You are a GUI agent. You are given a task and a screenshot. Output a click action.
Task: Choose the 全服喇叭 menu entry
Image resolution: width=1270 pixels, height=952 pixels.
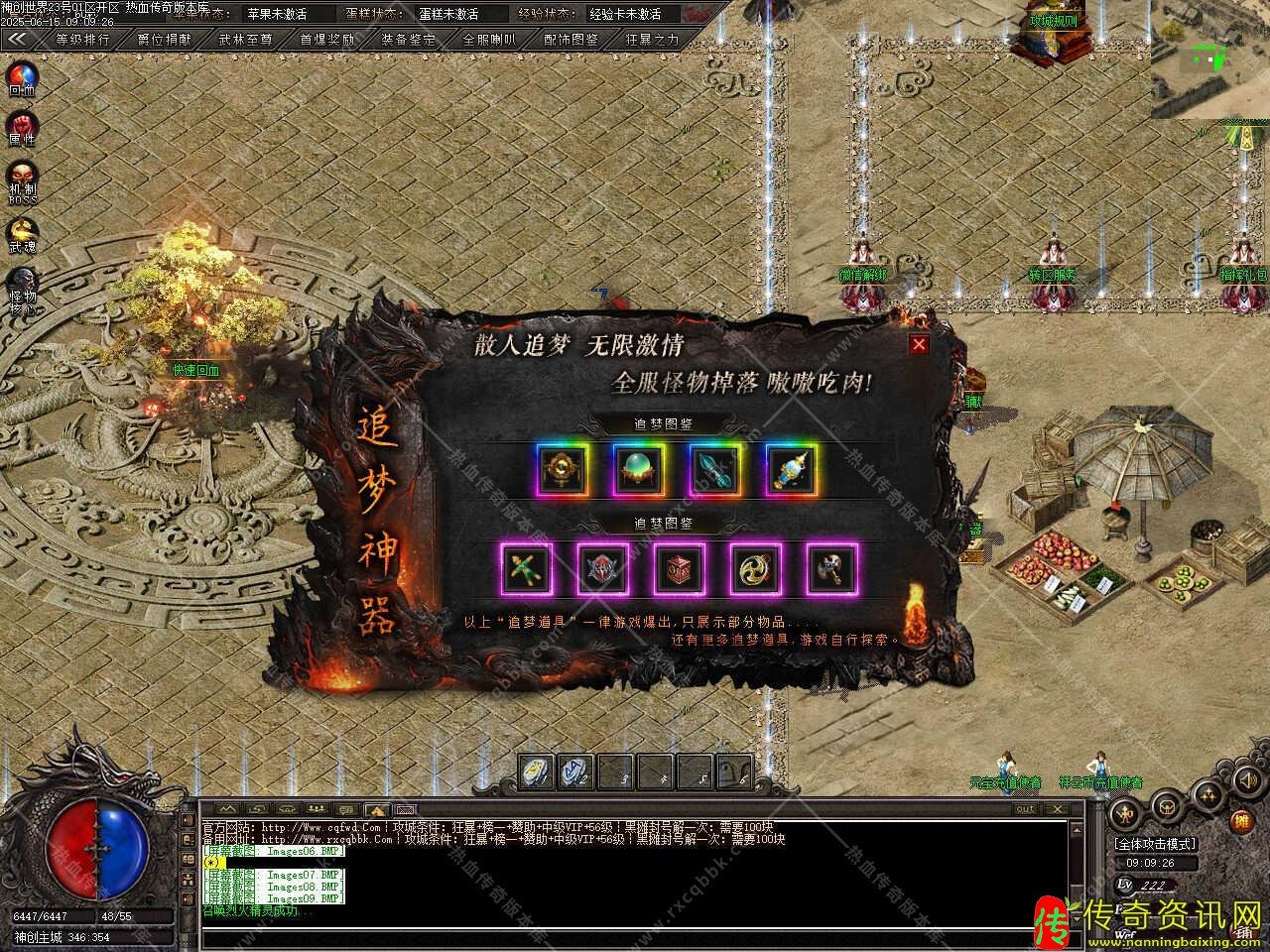coord(489,40)
